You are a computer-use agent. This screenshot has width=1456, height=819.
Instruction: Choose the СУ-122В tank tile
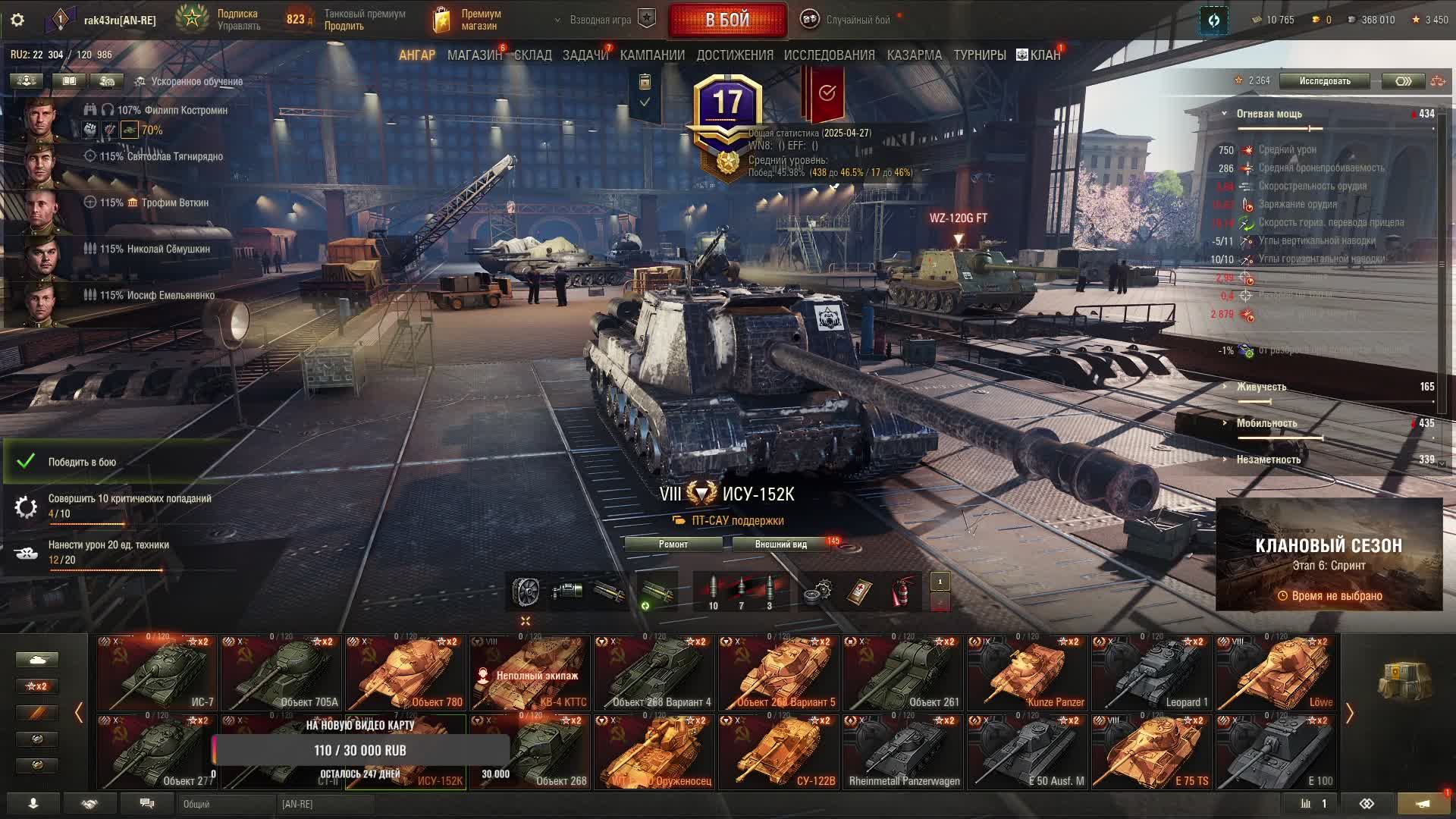(779, 752)
